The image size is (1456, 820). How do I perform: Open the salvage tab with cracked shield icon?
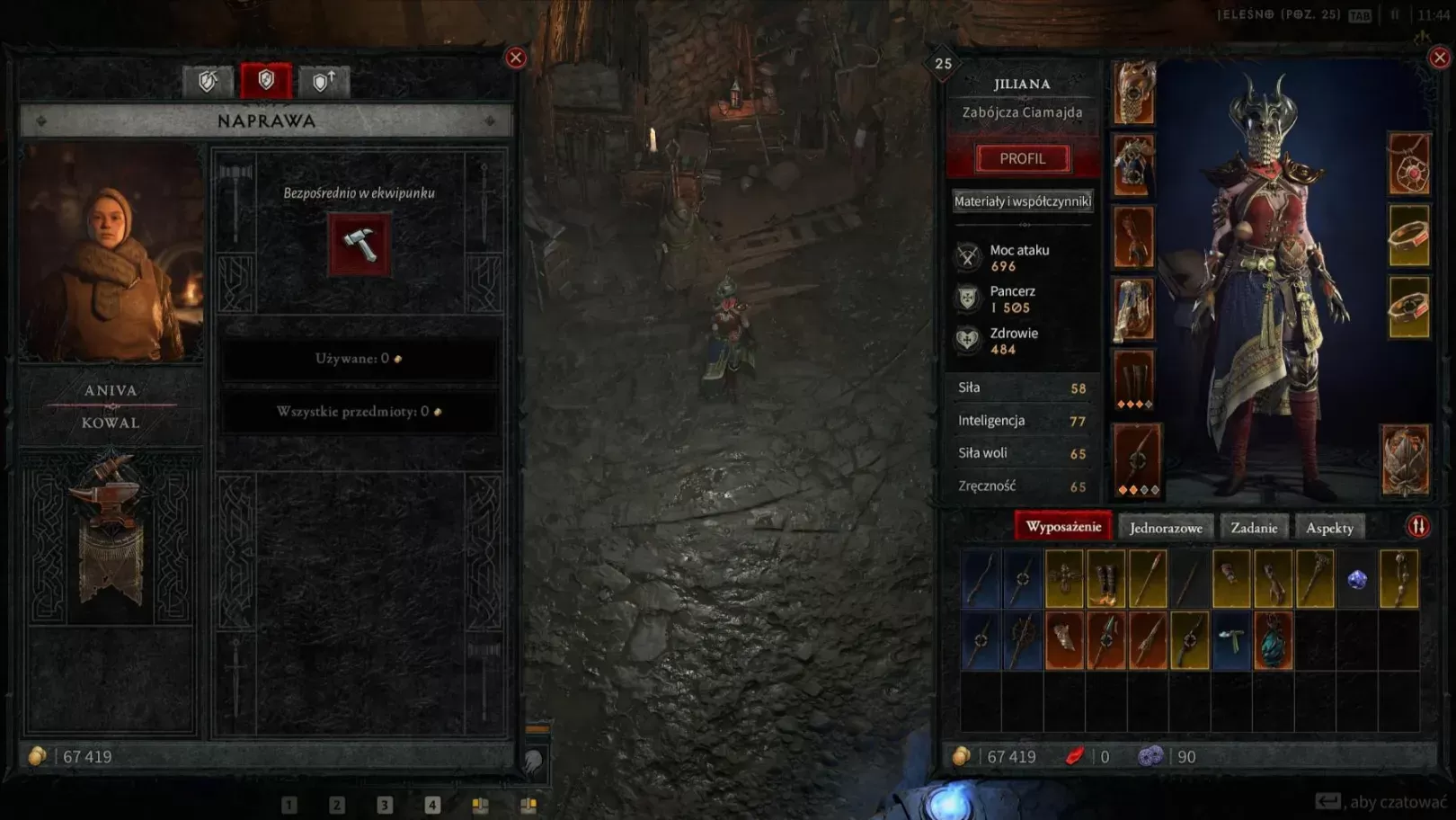point(208,82)
